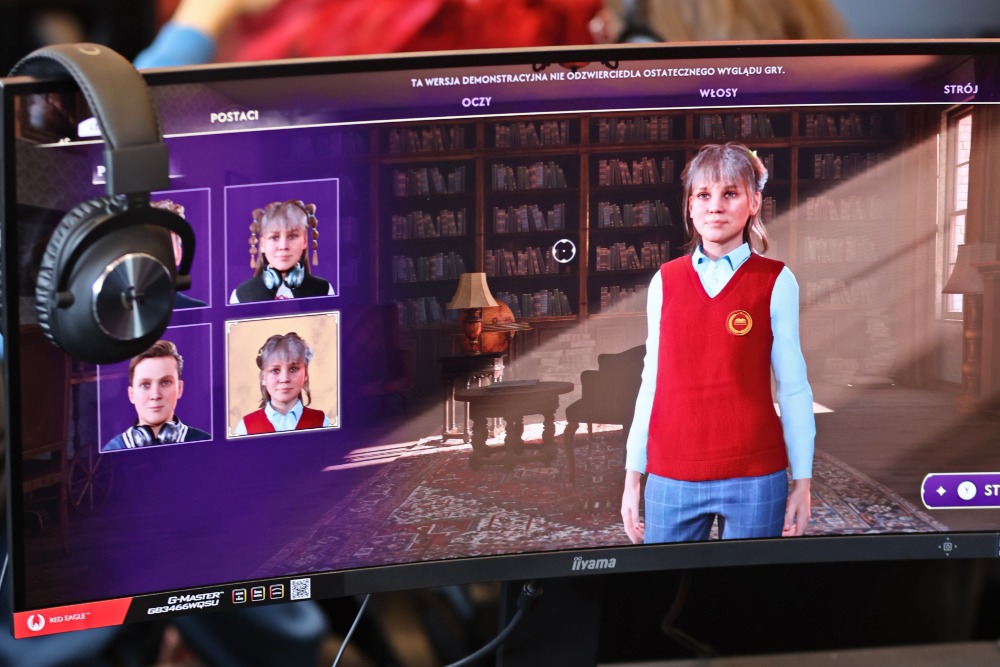Select the girl in red vest portrait
This screenshot has width=1000, height=667.
pos(283,374)
